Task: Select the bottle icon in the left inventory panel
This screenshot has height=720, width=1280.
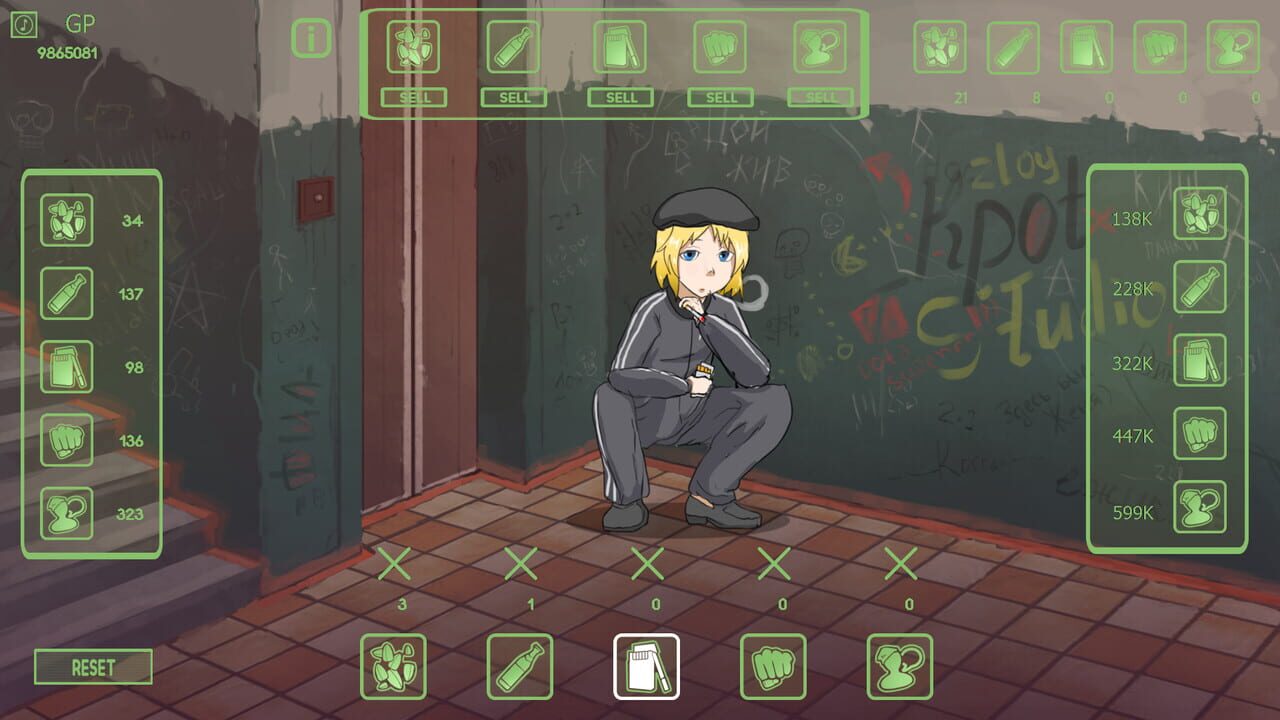Action: (x=66, y=293)
